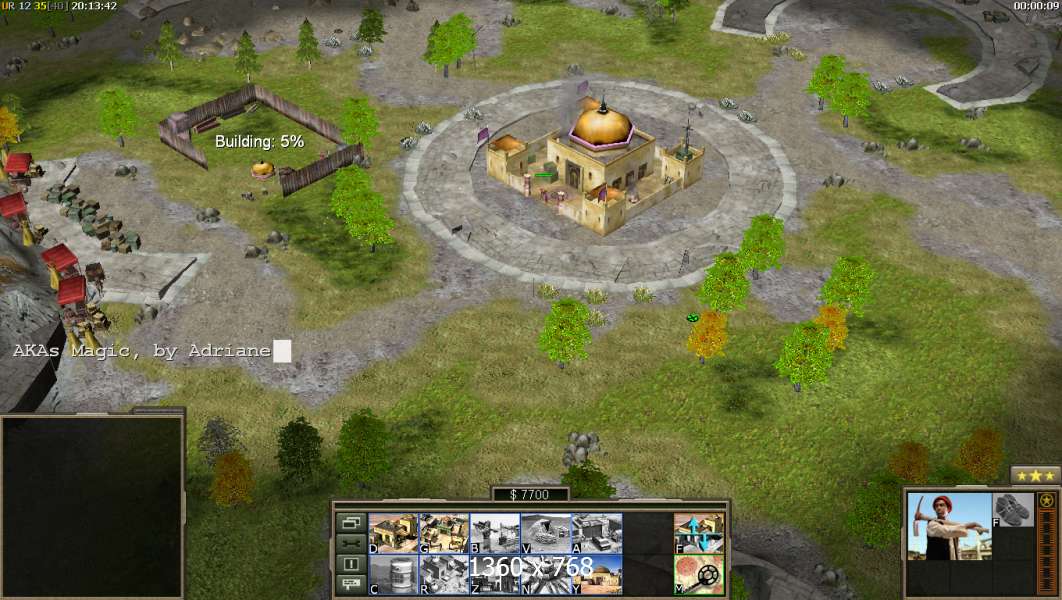Select the greyed build icon labeled R
The image size is (1062, 600).
pyautogui.click(x=443, y=575)
